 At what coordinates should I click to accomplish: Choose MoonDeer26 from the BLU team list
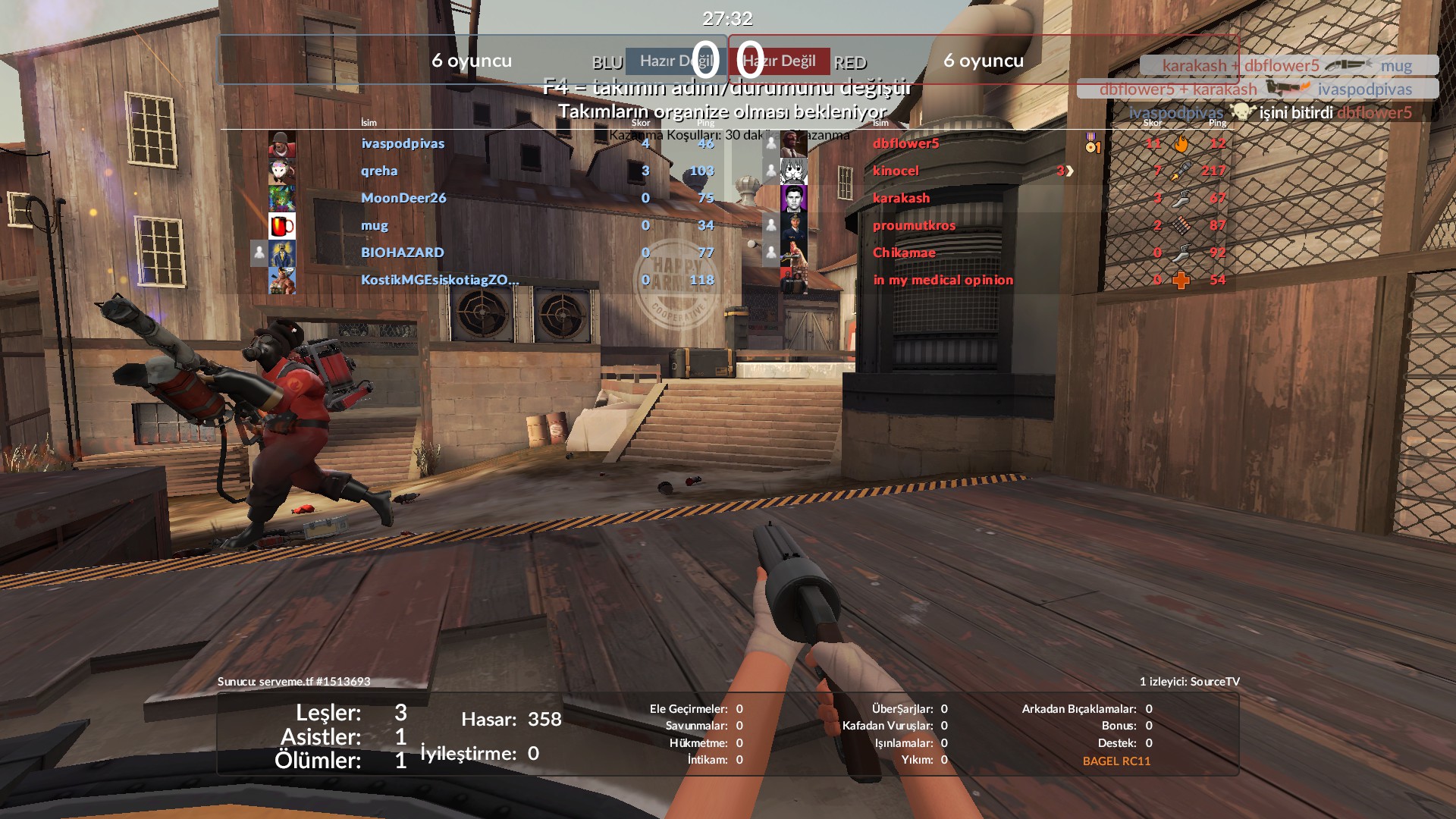point(403,198)
